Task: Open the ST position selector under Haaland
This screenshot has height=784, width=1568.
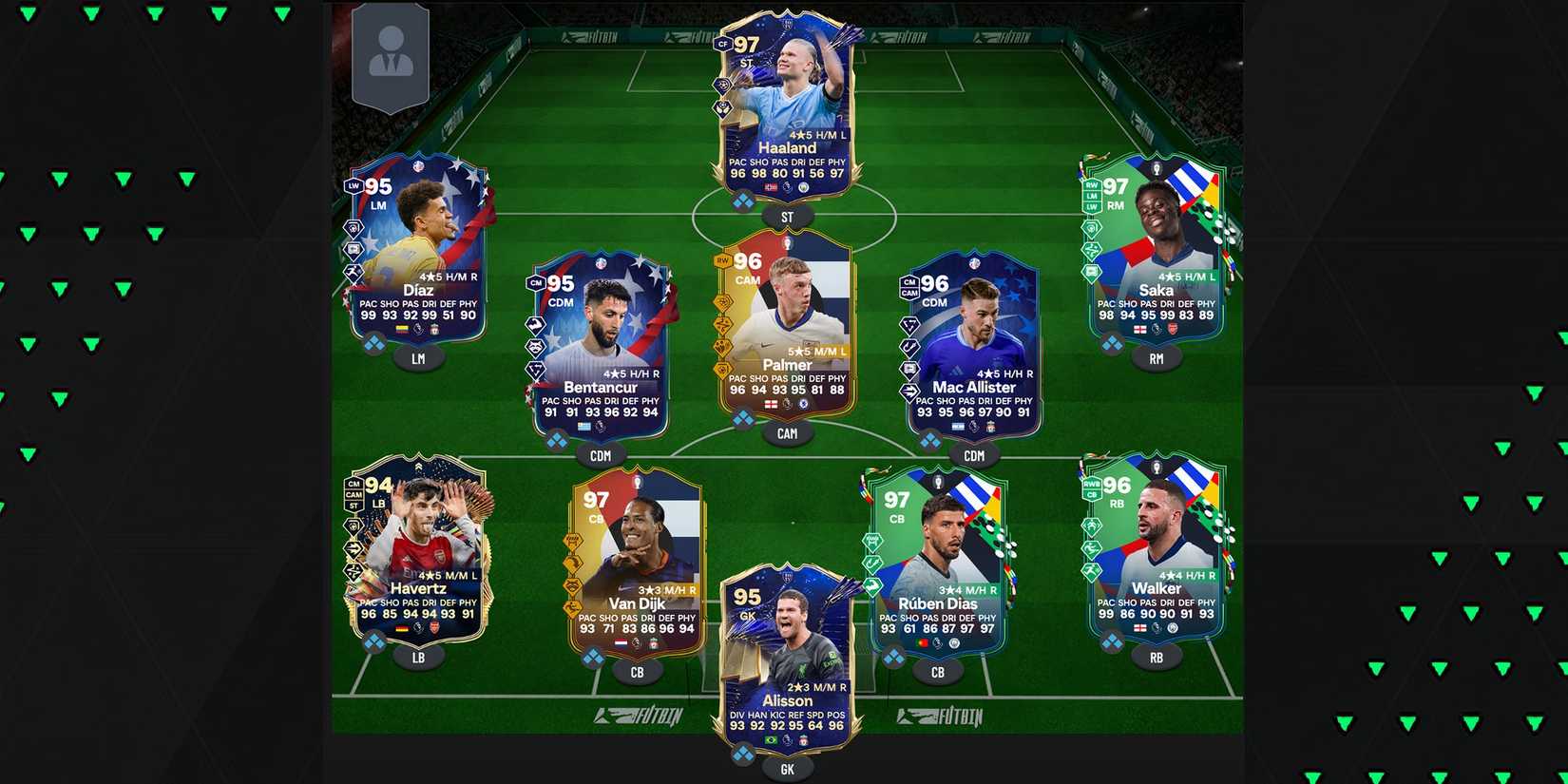Action: (x=785, y=217)
